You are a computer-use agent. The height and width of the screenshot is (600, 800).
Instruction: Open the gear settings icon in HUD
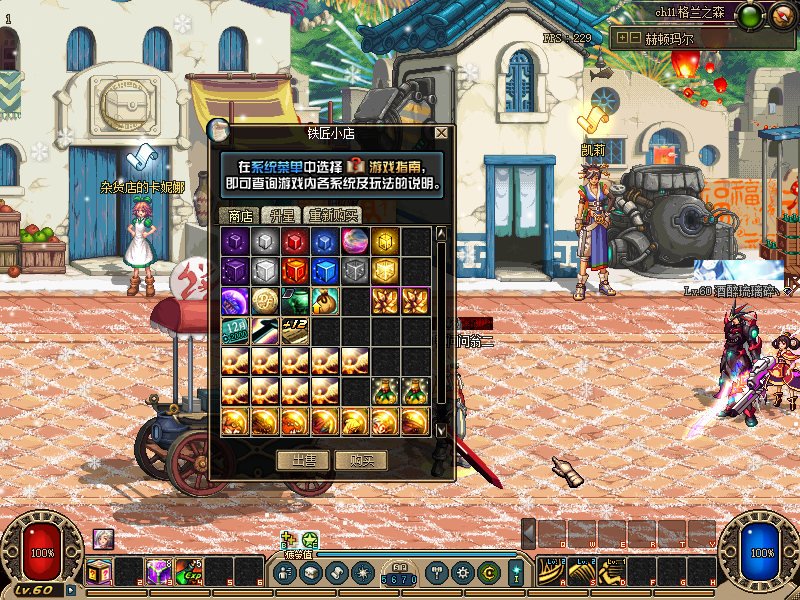tap(462, 573)
